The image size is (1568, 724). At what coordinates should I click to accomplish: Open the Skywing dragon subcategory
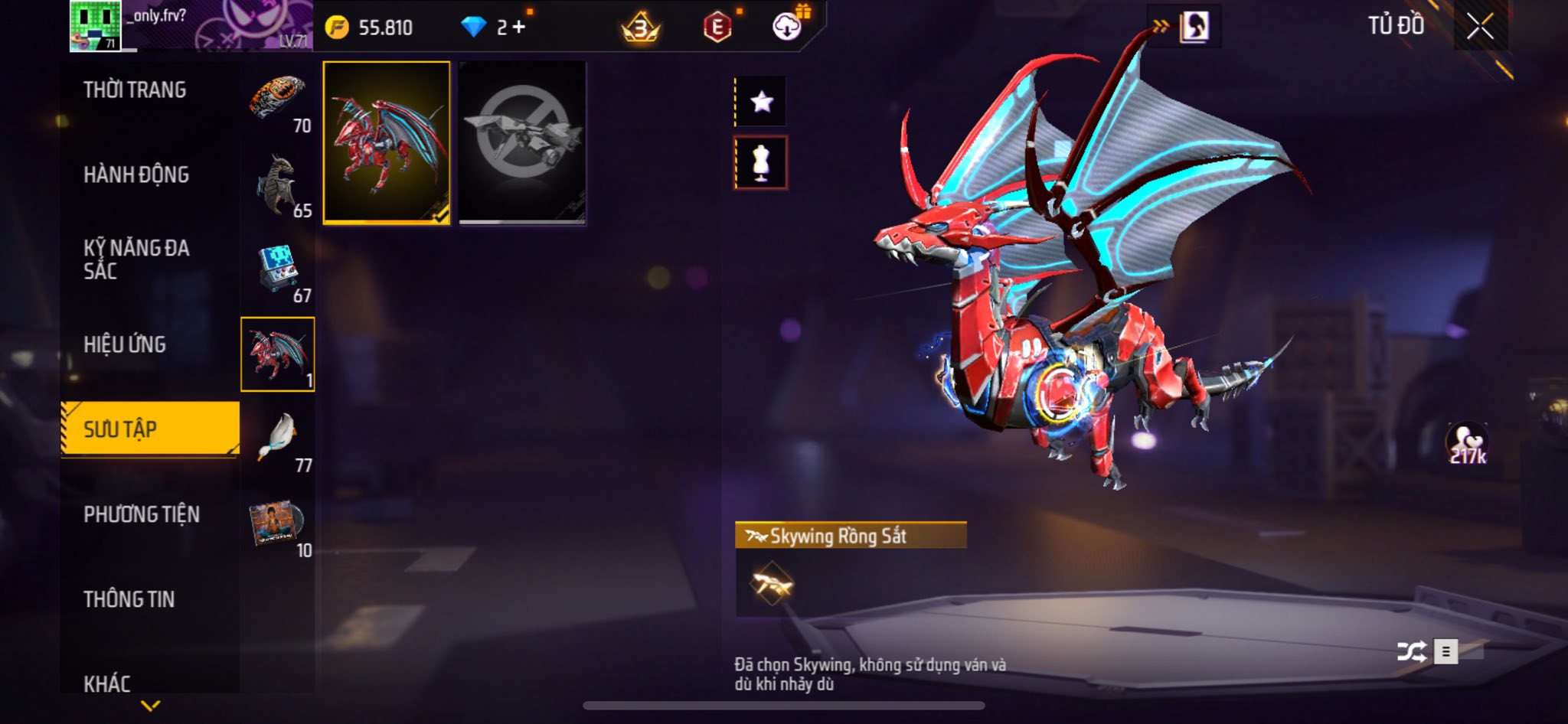point(277,354)
